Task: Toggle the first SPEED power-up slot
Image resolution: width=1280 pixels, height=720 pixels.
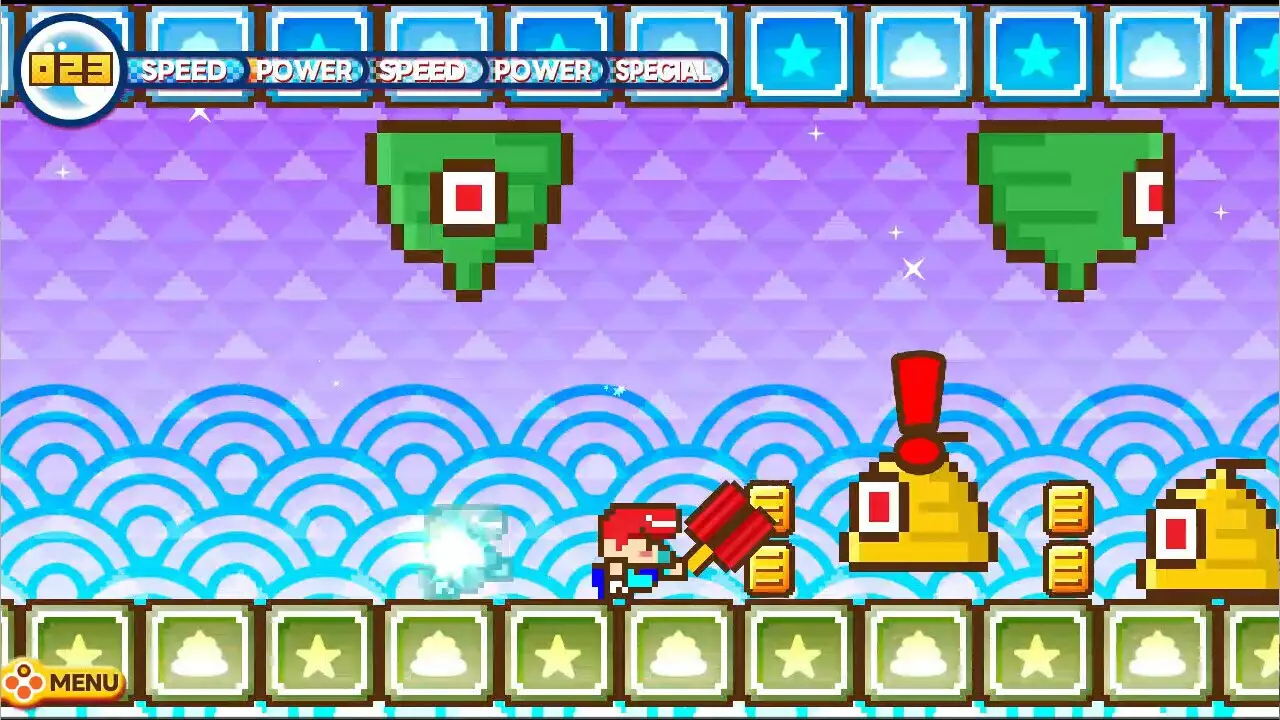Action: click(185, 71)
